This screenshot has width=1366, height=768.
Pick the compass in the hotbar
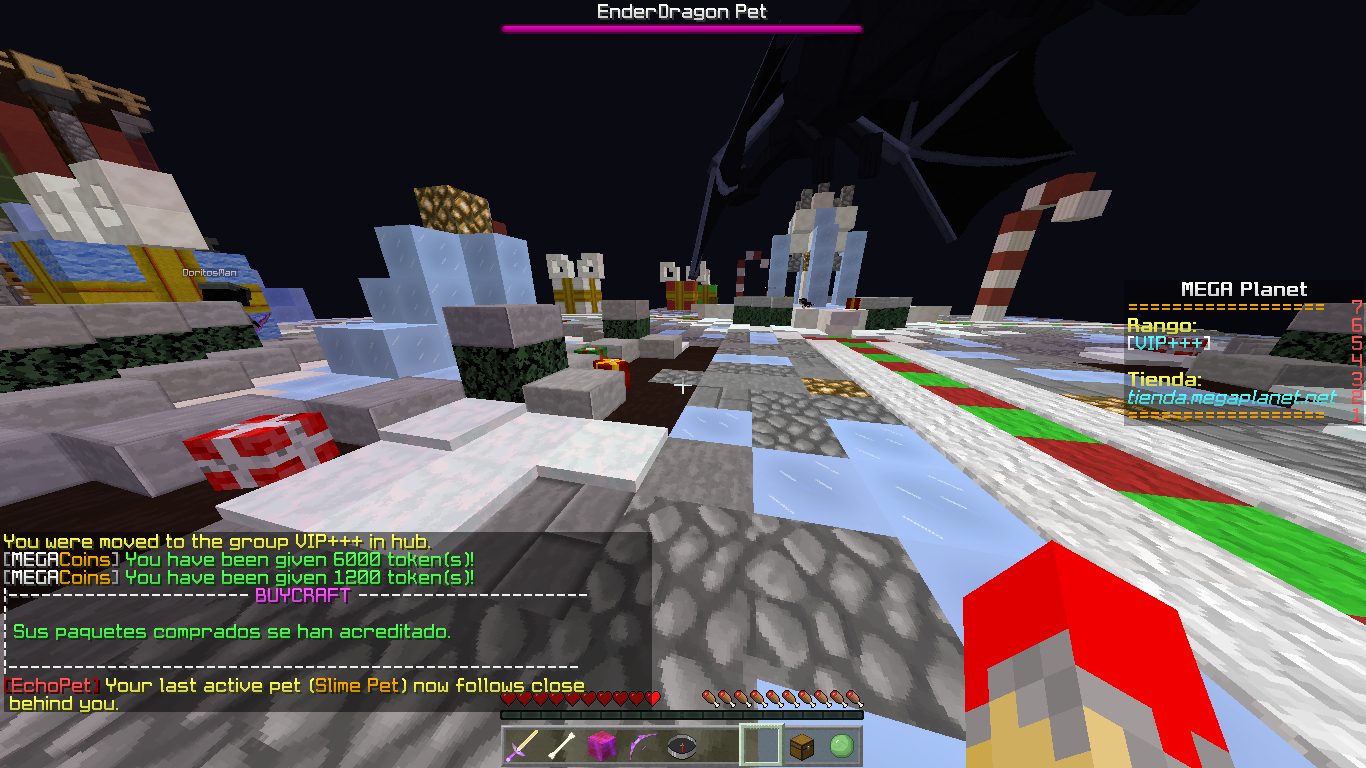coord(682,745)
